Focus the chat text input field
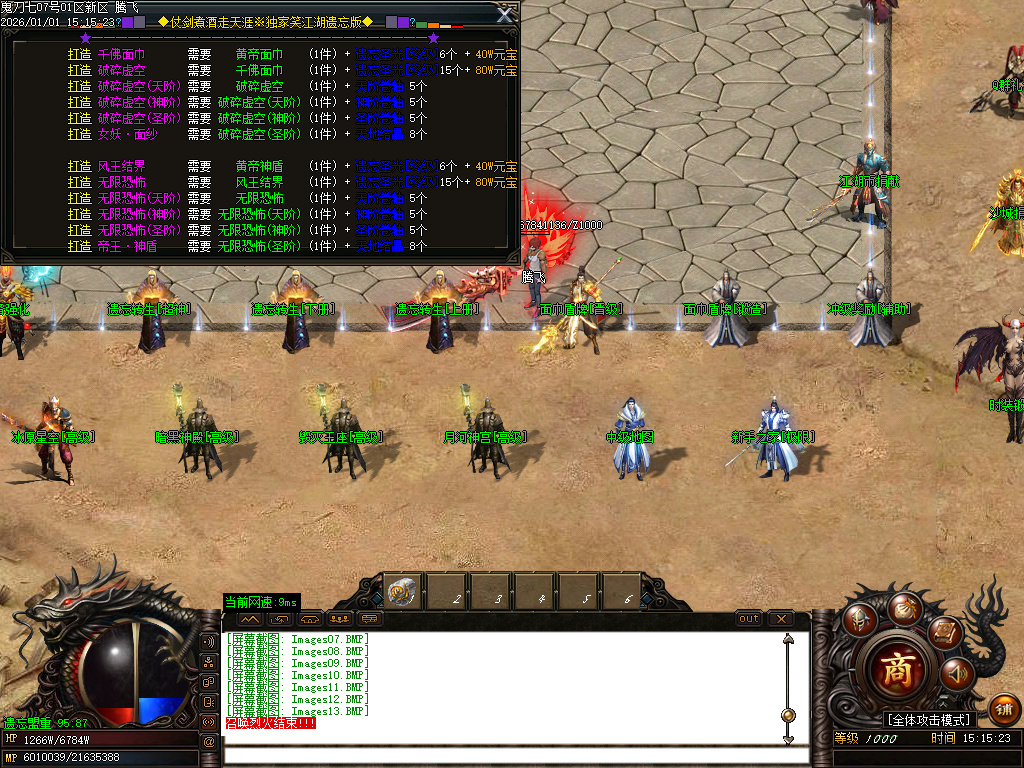The height and width of the screenshot is (768, 1024). coord(500,754)
